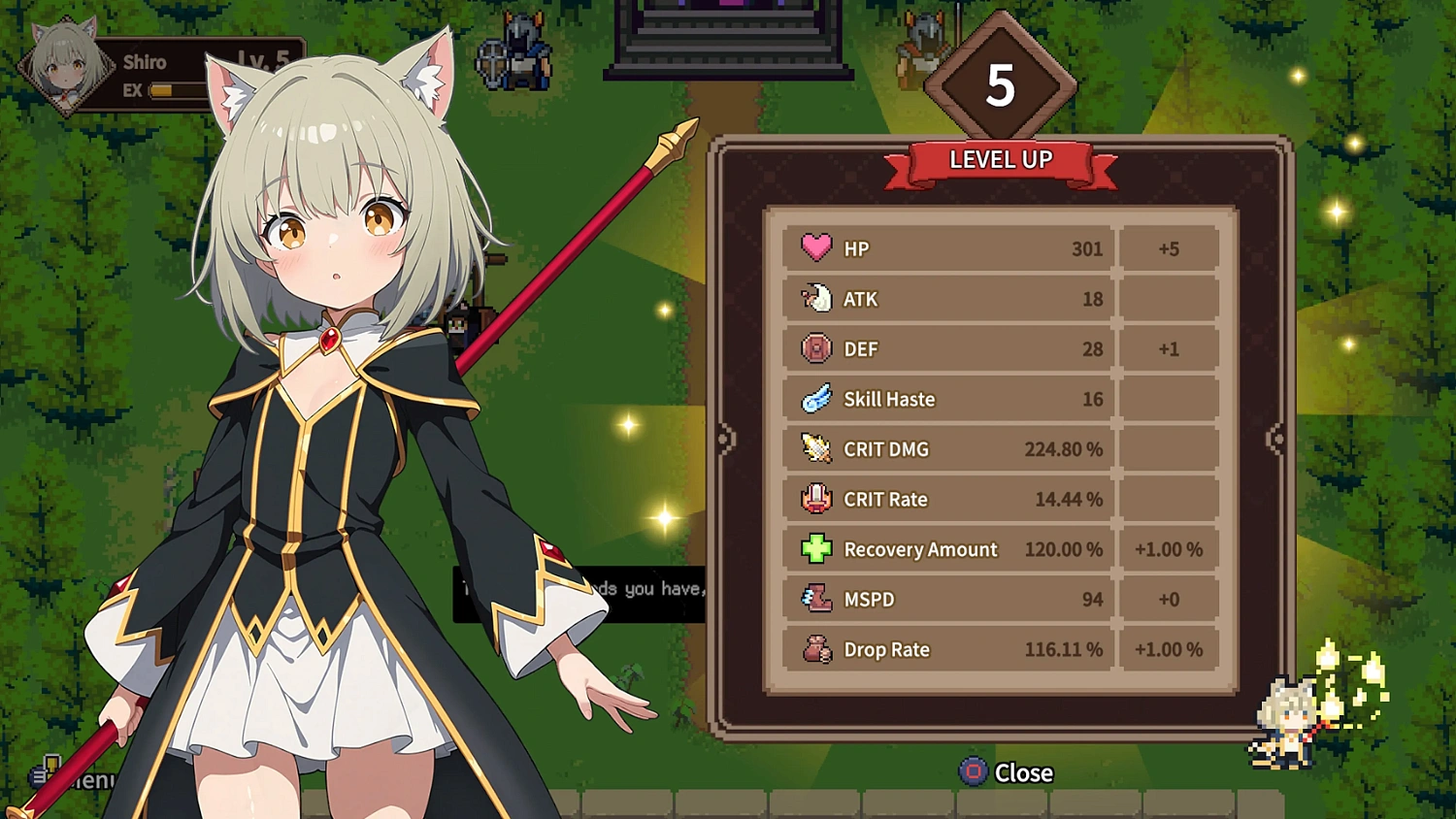Click the LEVEL UP red banner
Image resolution: width=1456 pixels, height=819 pixels.
coord(1001,159)
